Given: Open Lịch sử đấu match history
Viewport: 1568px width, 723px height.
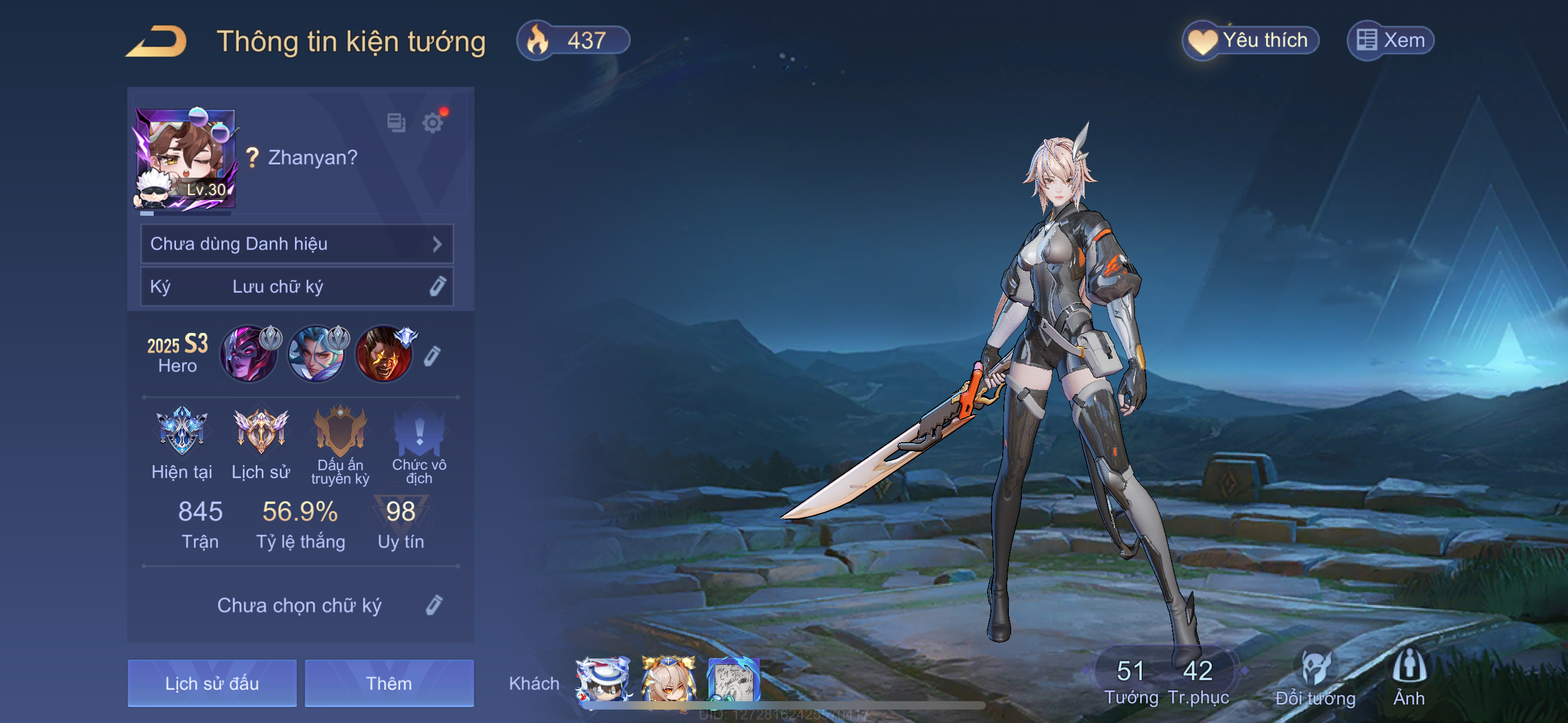Looking at the screenshot, I should 212,683.
